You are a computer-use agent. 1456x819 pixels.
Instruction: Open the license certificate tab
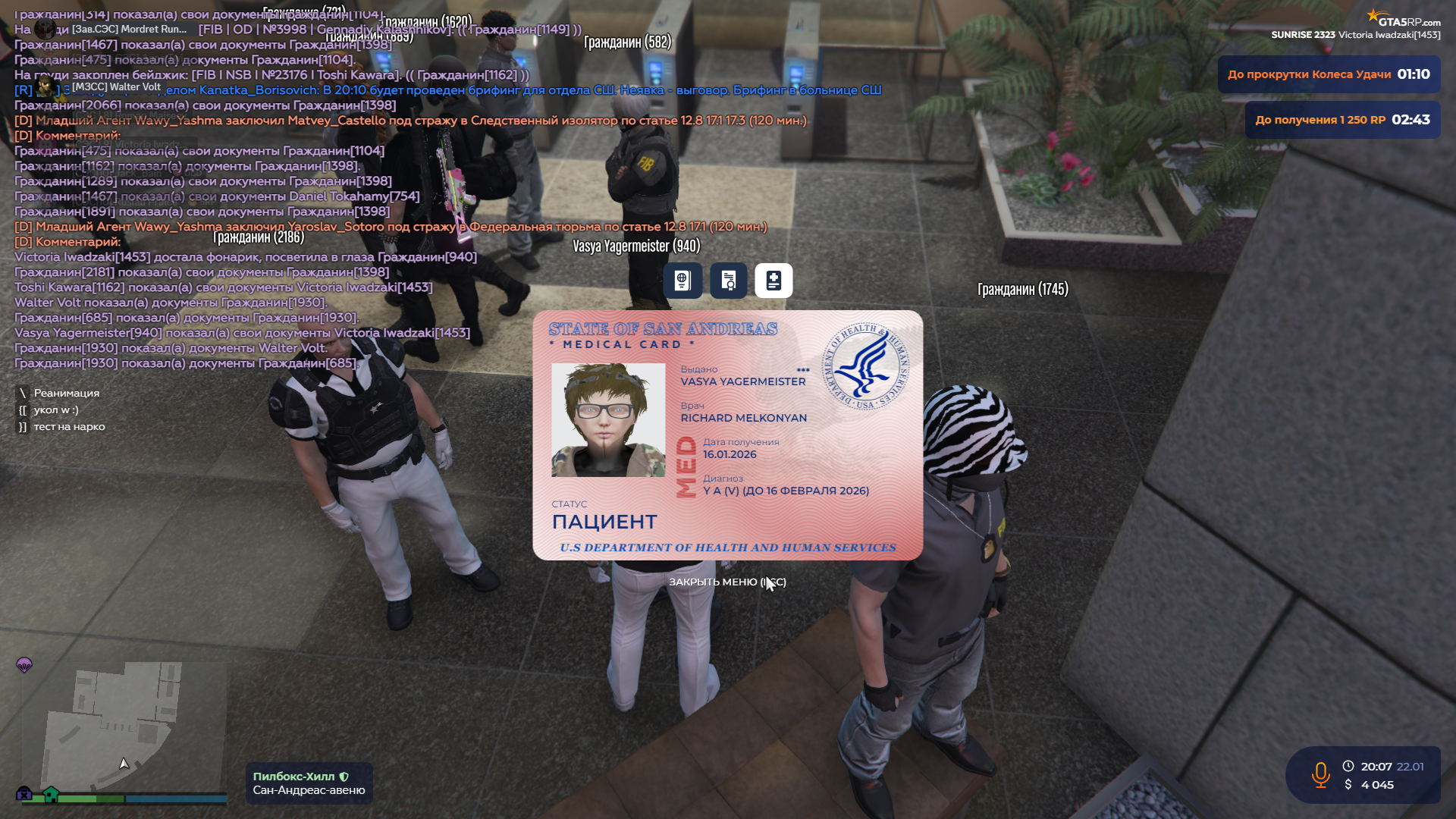click(x=729, y=281)
